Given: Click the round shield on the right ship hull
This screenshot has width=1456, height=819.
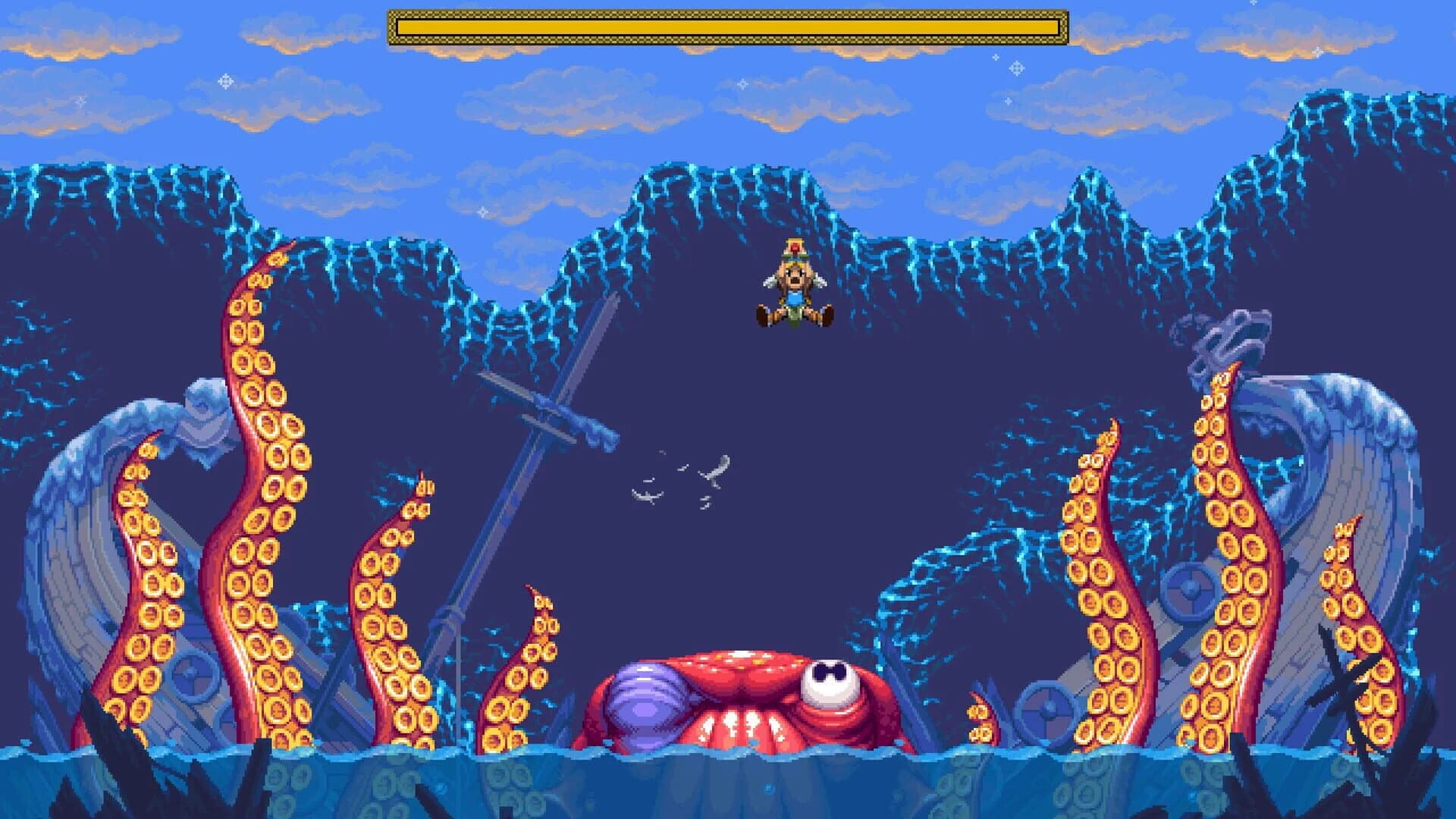Looking at the screenshot, I should pyautogui.click(x=1189, y=590).
